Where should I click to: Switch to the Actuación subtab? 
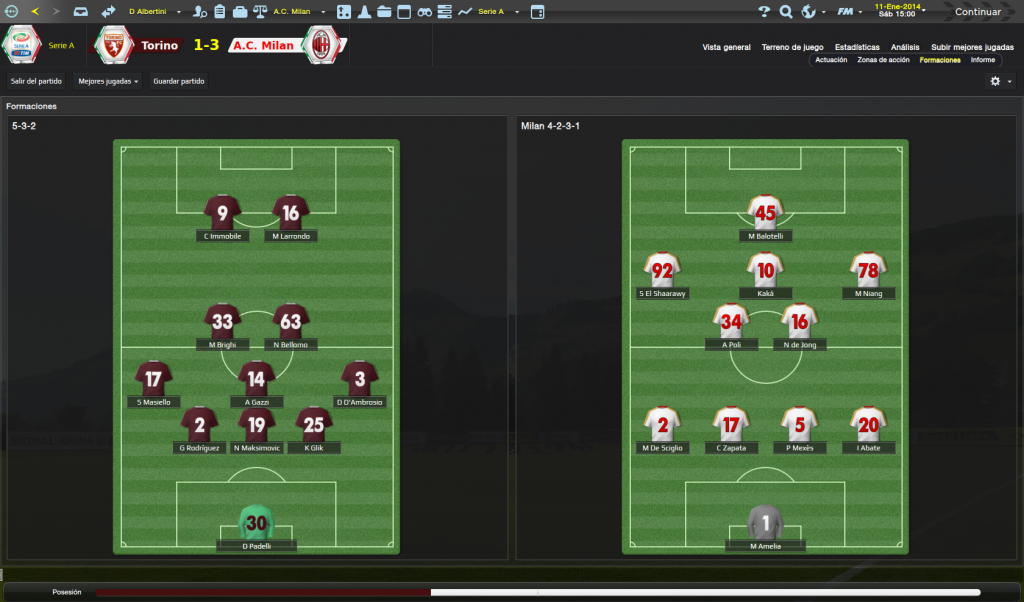click(831, 60)
